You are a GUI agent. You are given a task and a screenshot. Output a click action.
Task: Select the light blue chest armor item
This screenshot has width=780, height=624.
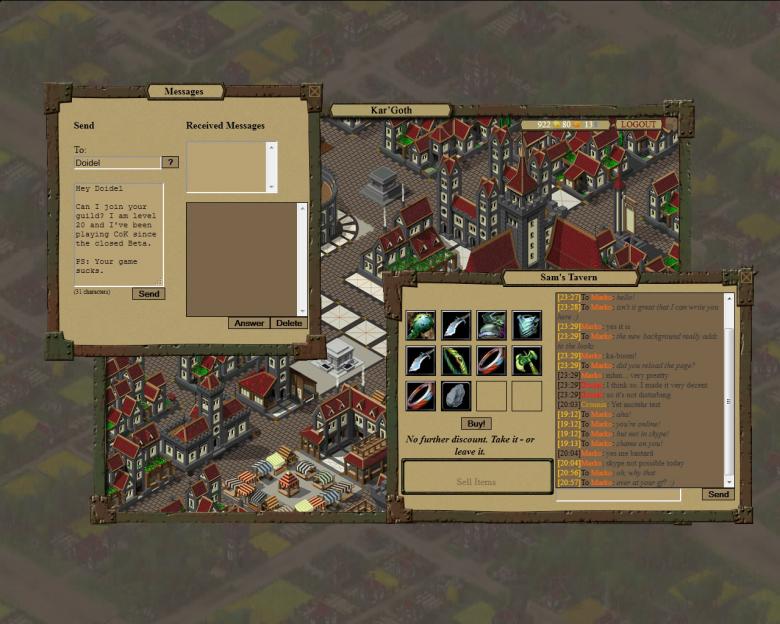coord(527,325)
